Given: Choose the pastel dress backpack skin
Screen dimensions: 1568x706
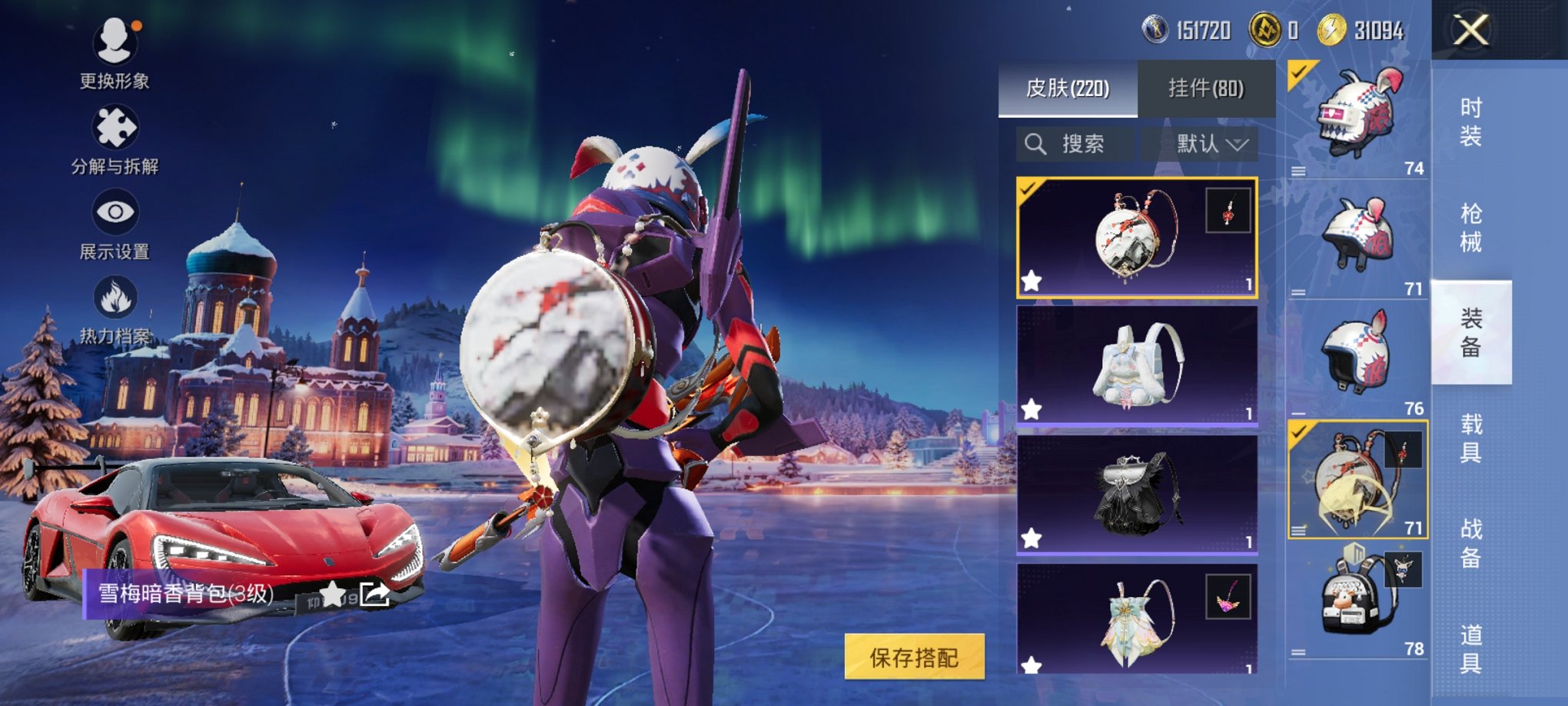Looking at the screenshot, I should click(1136, 619).
